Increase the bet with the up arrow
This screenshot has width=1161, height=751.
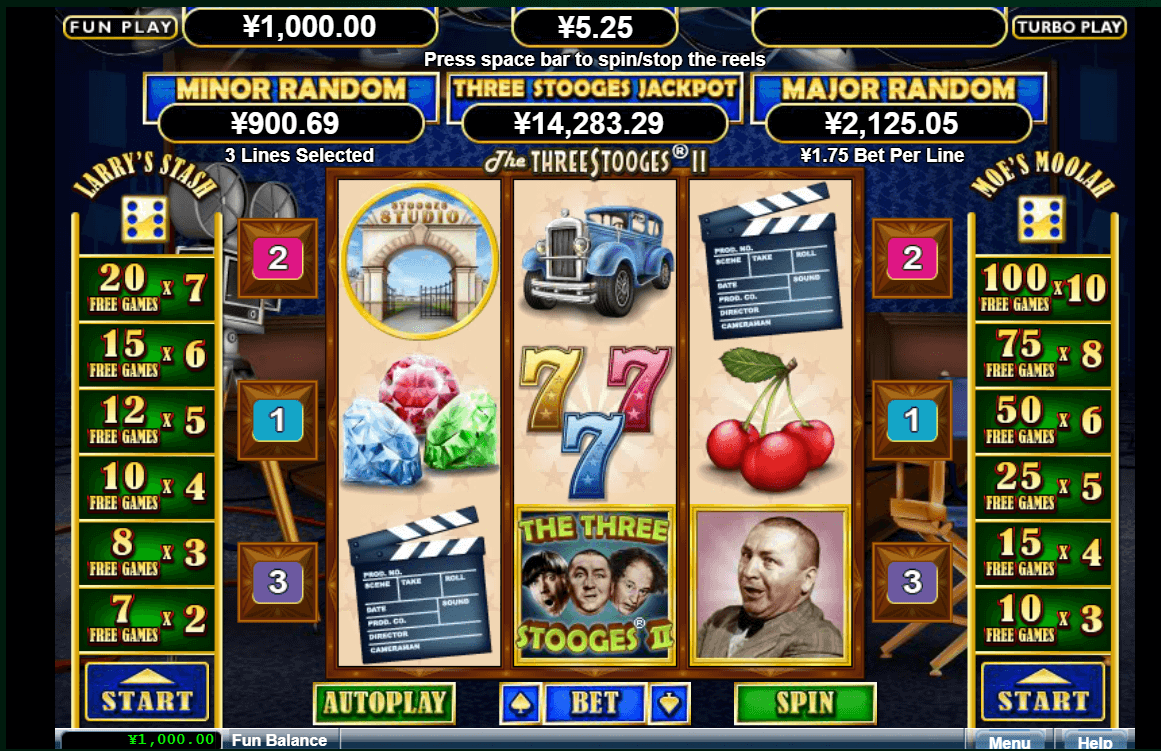(521, 703)
